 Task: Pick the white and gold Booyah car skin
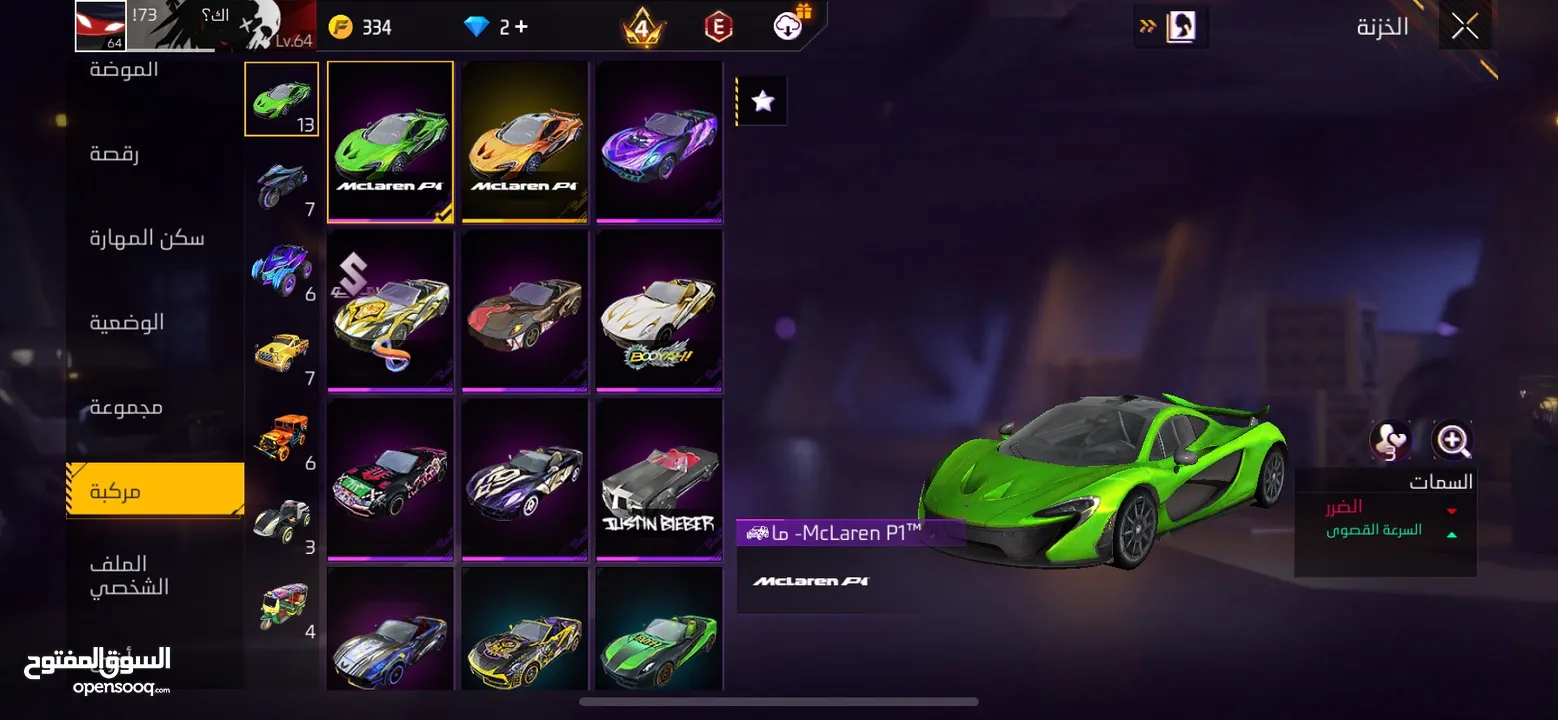pyautogui.click(x=659, y=311)
